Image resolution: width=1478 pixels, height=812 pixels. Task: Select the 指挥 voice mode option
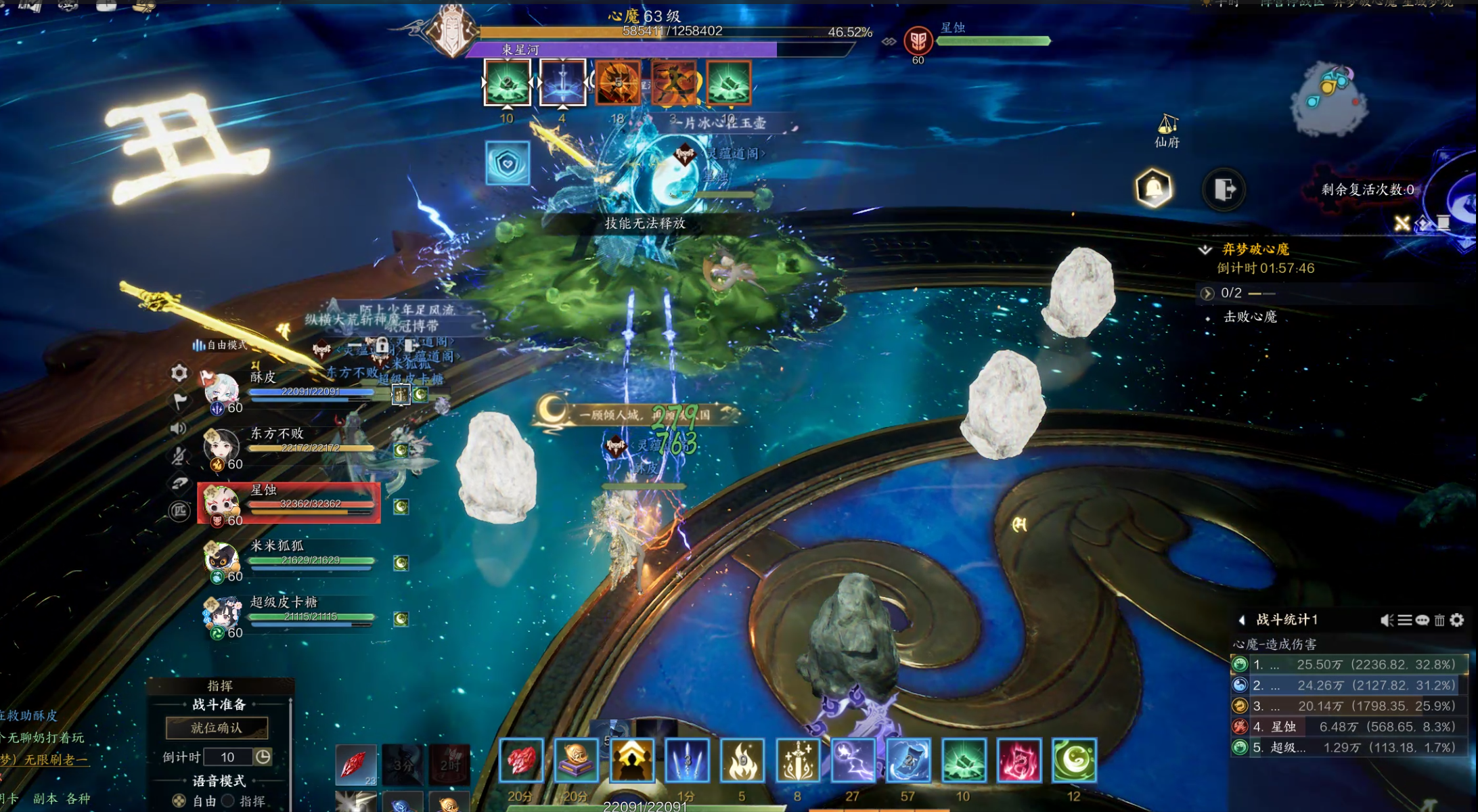click(229, 800)
